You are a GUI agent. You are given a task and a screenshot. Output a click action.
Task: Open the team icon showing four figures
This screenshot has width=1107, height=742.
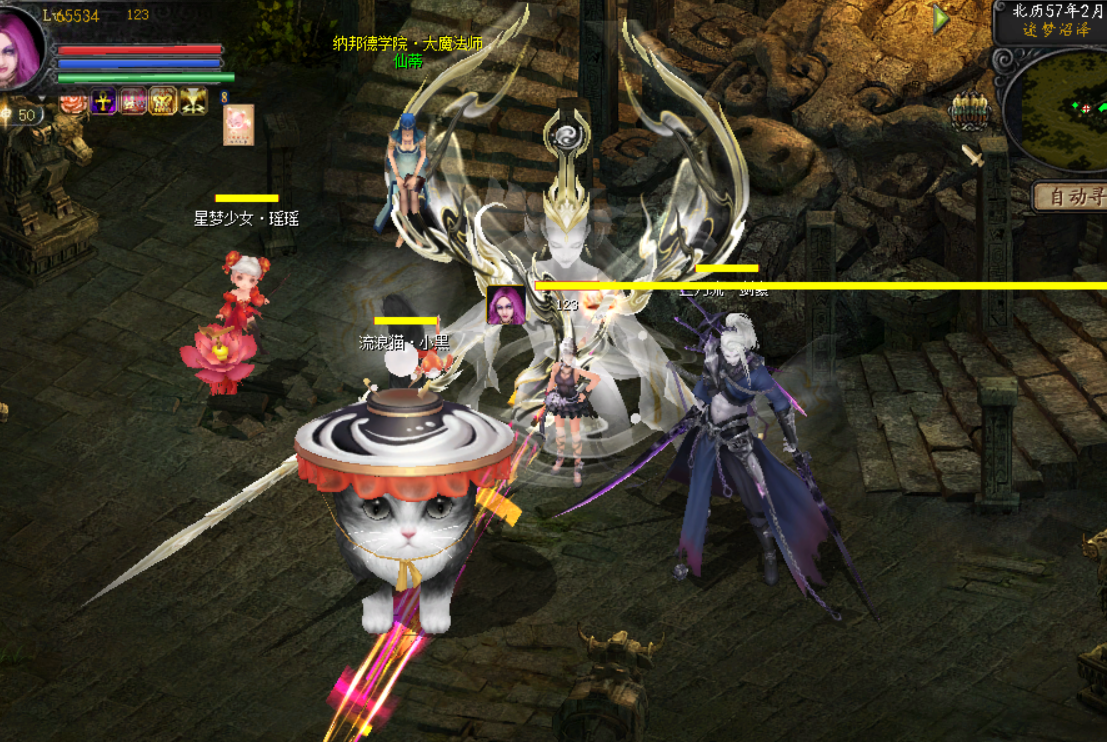point(968,112)
